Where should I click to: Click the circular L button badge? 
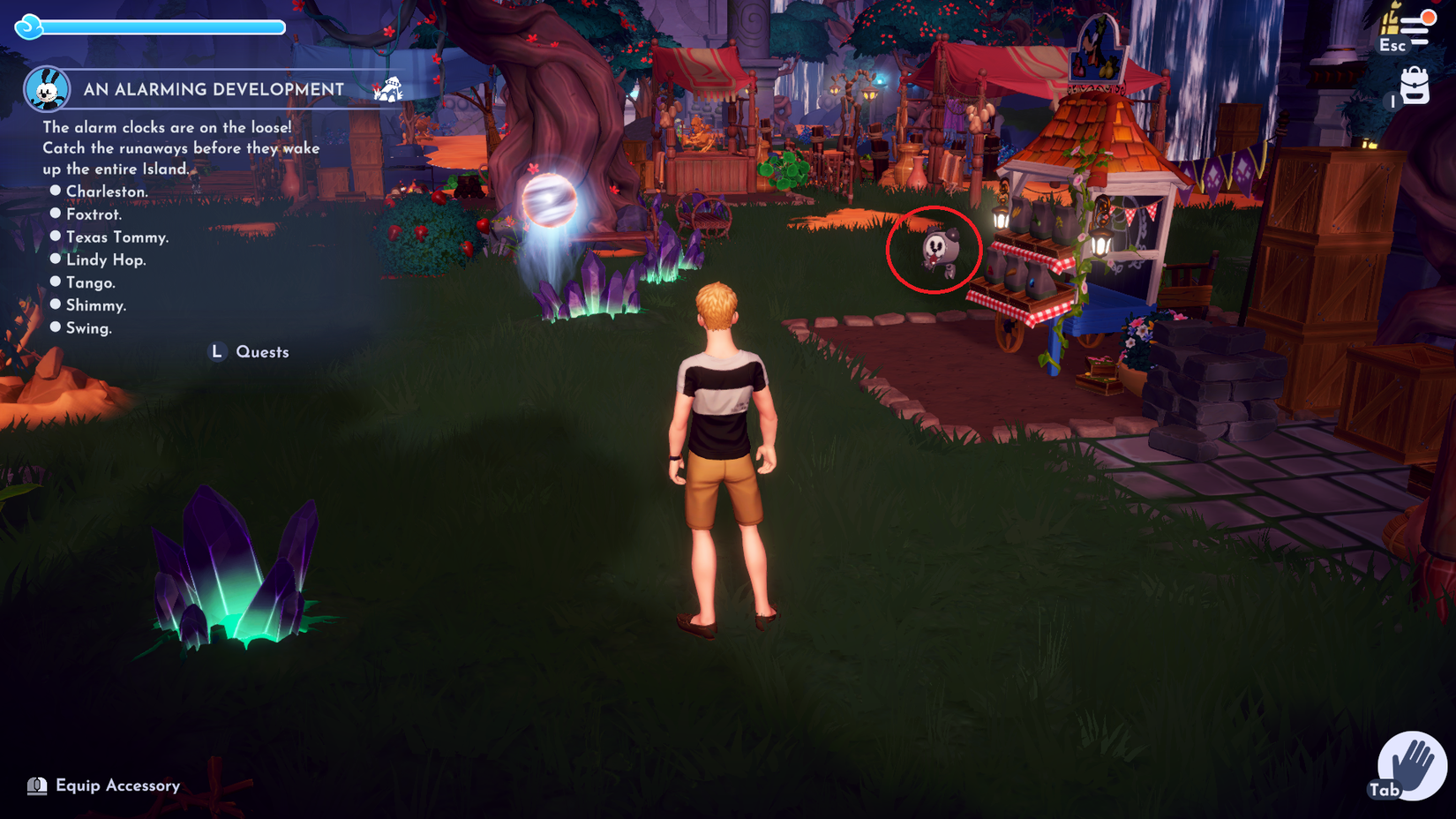(215, 351)
